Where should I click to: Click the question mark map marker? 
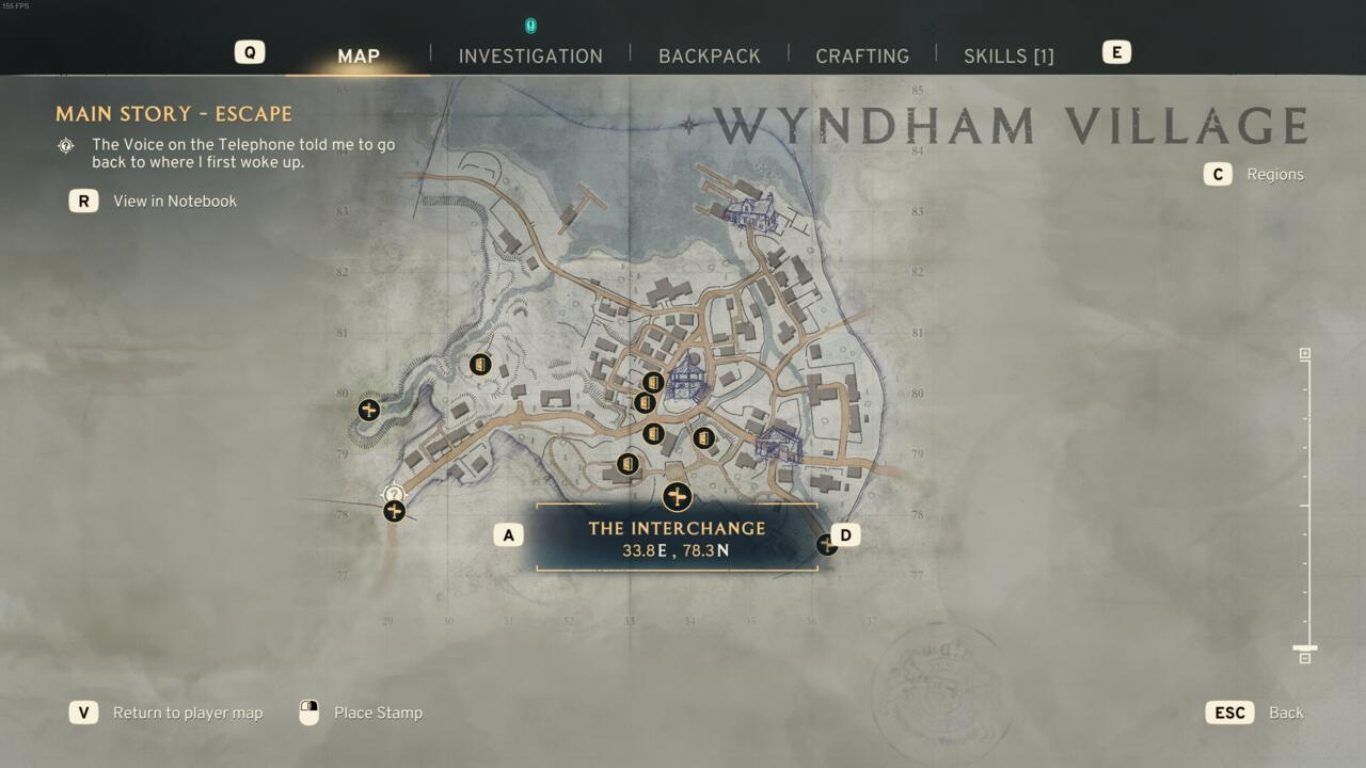pos(393,493)
